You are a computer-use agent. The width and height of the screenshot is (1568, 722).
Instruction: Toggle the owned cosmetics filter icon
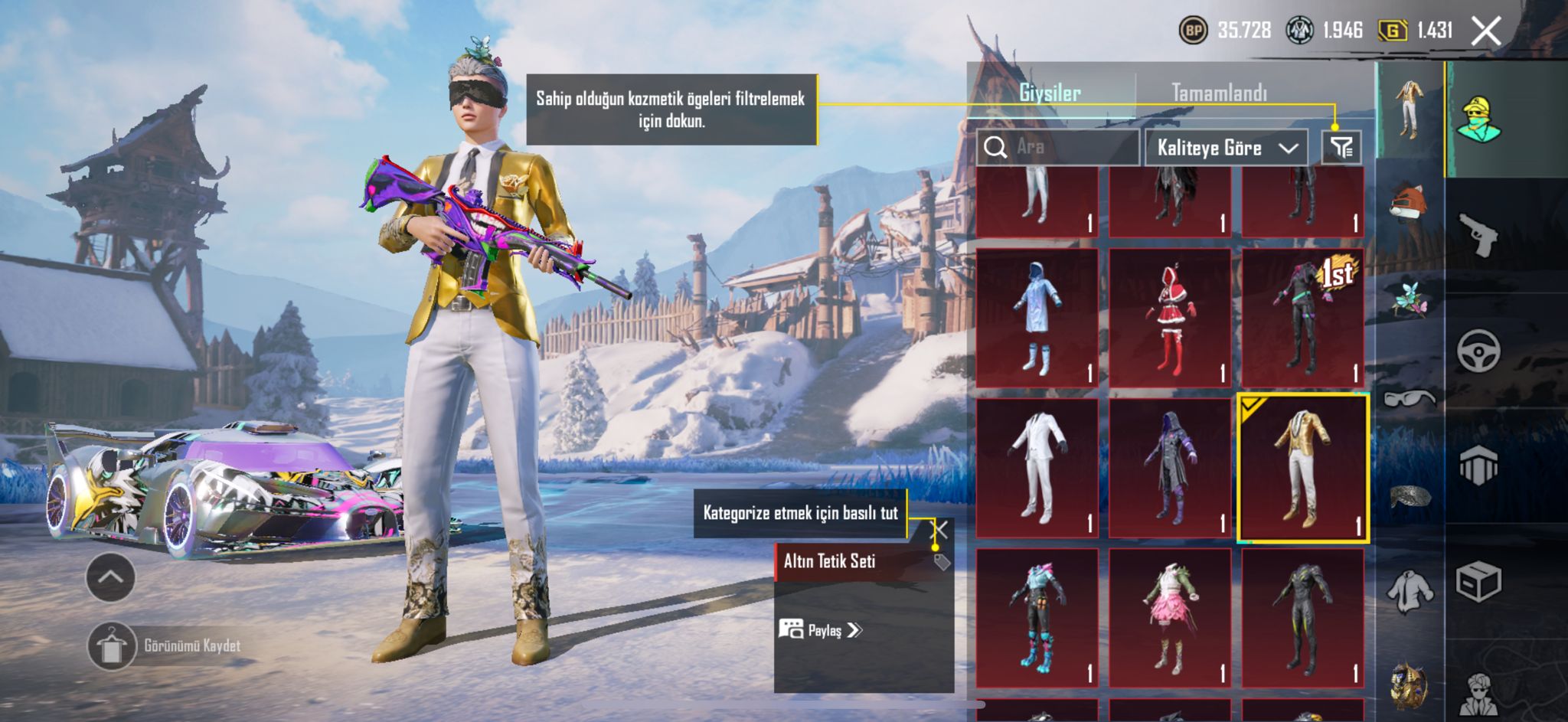[1341, 147]
